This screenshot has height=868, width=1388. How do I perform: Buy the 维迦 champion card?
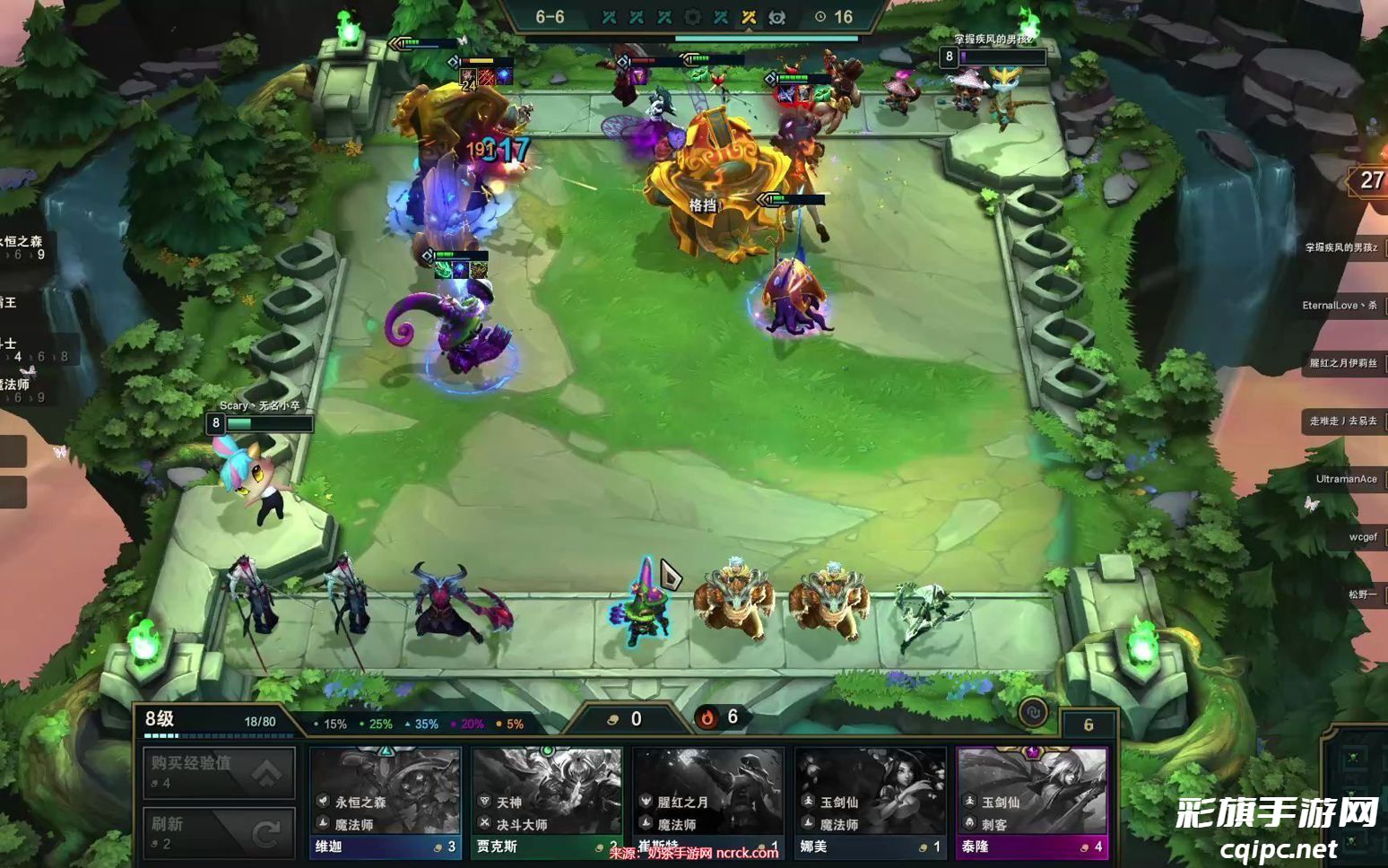pyautogui.click(x=386, y=803)
